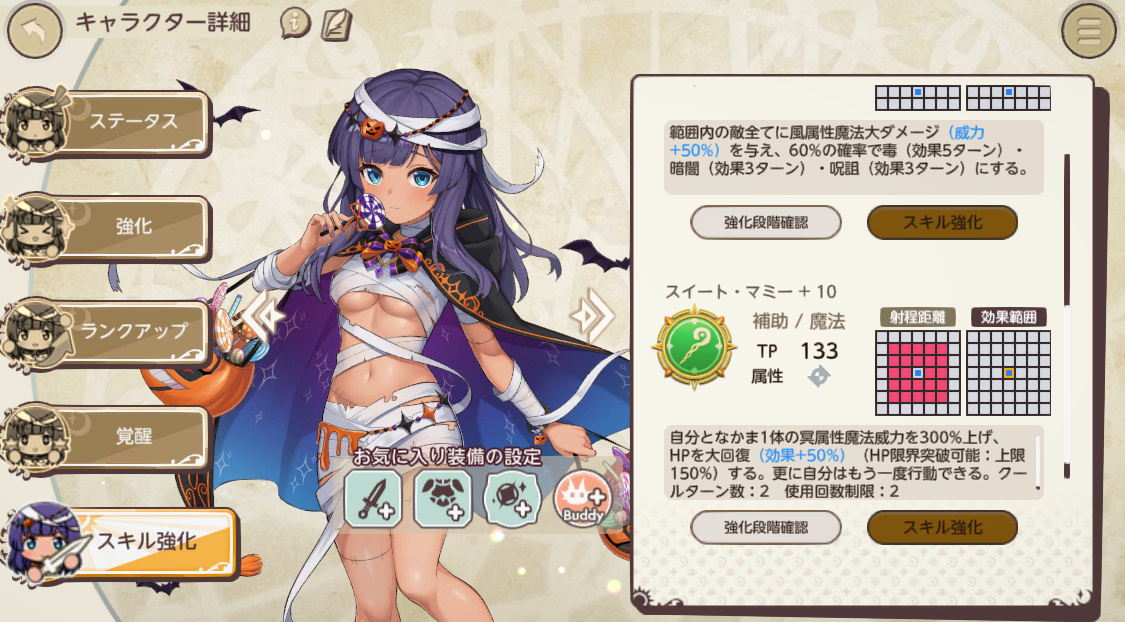Open the info speech bubble icon
1125x622 pixels.
pyautogui.click(x=295, y=23)
